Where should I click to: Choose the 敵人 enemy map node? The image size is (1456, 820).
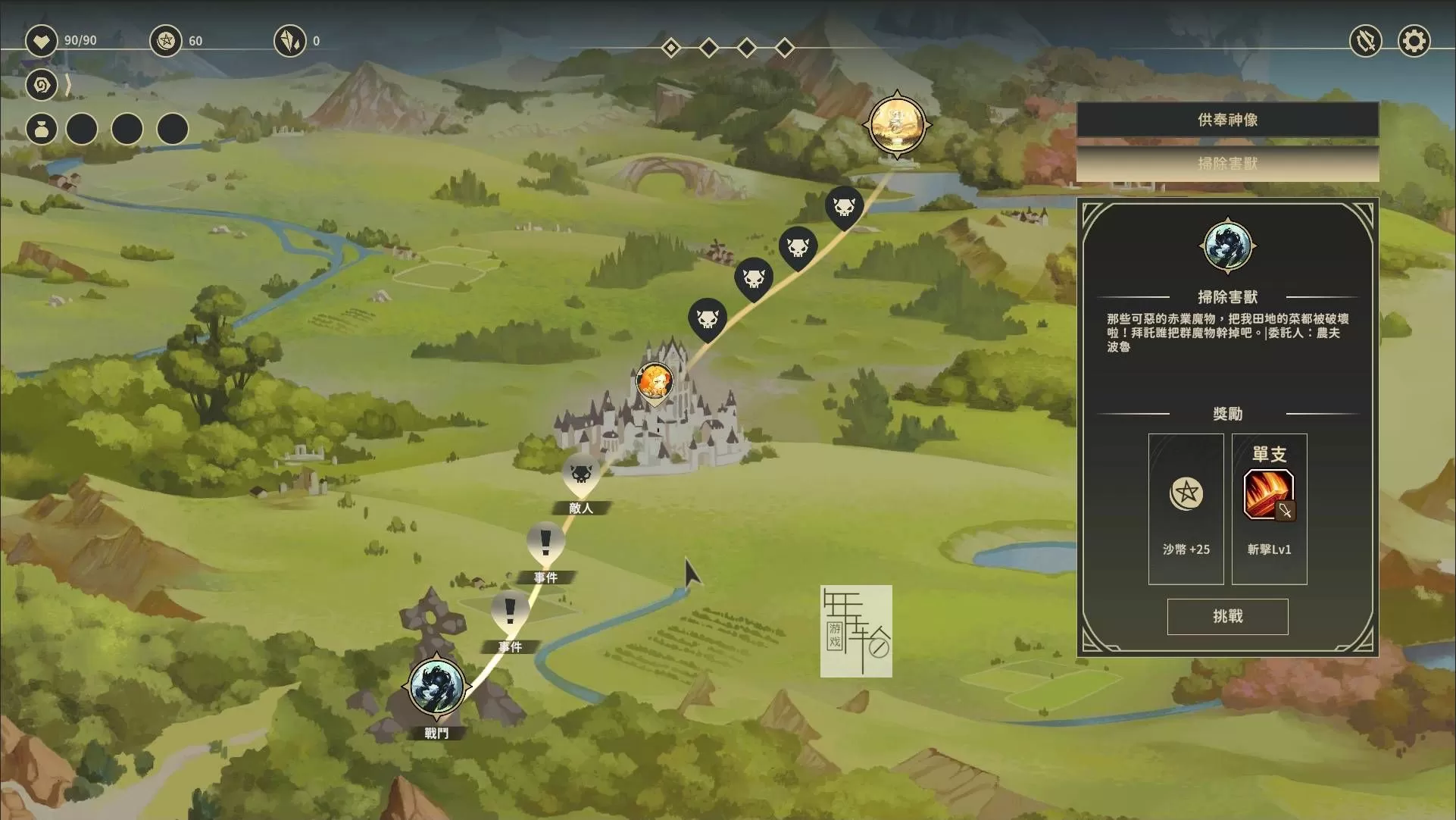581,475
